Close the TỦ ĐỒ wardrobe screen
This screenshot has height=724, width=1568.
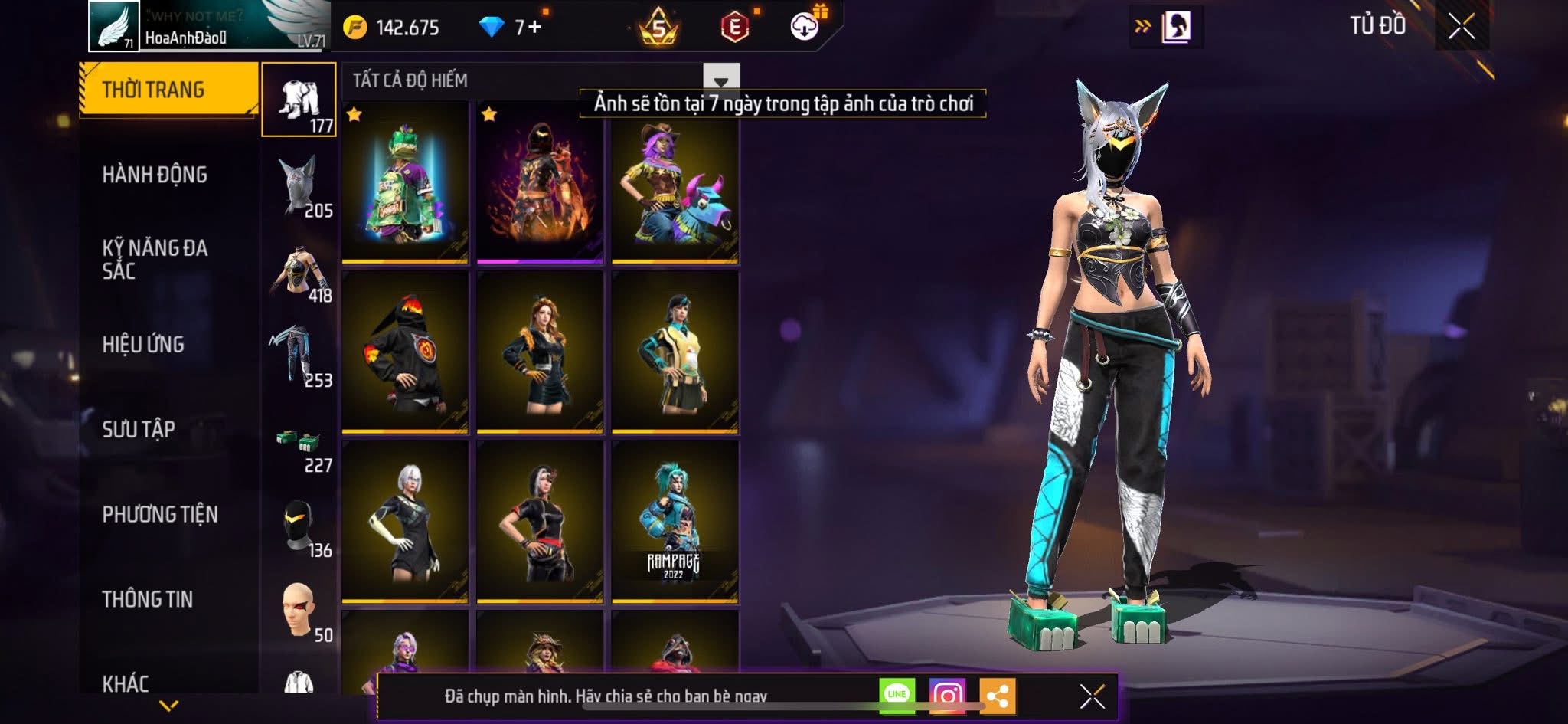(x=1462, y=26)
